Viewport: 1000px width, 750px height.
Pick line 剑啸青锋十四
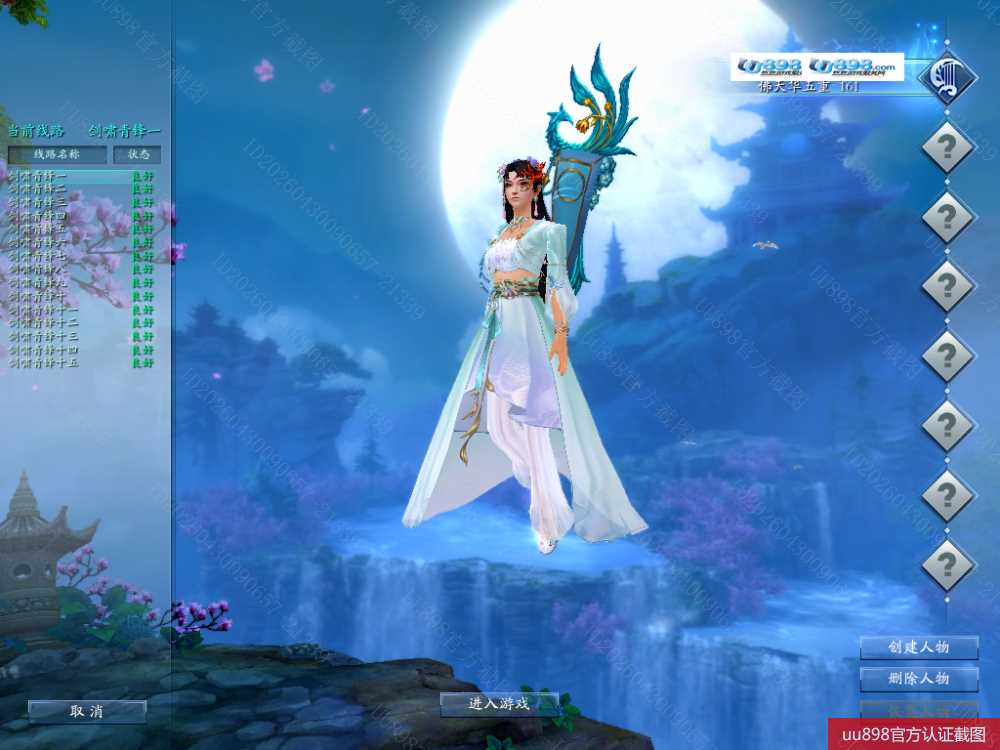coord(45,351)
